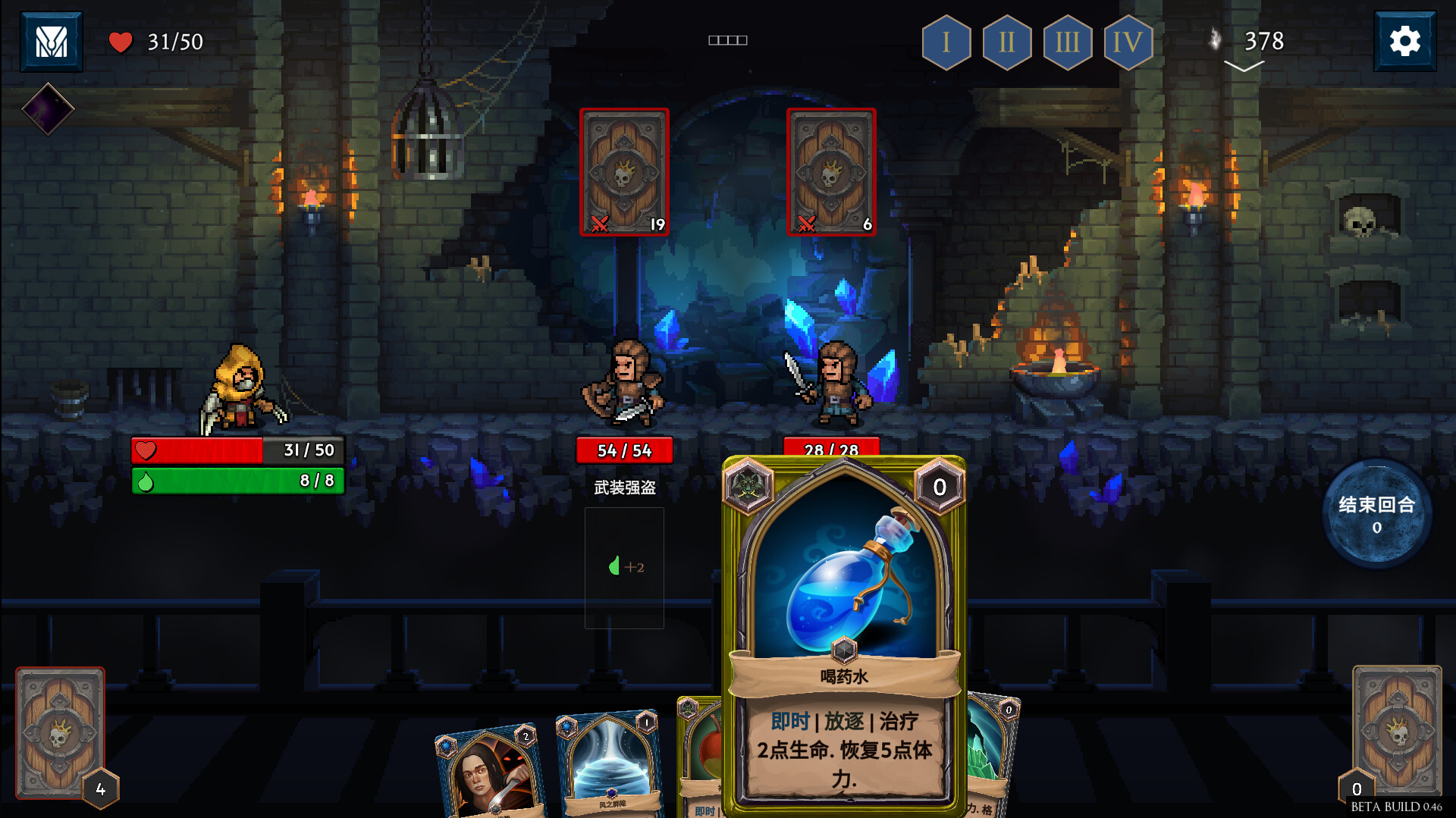The image size is (1456, 818).
Task: Select the tier IV hexagon icon
Action: pyautogui.click(x=1129, y=42)
